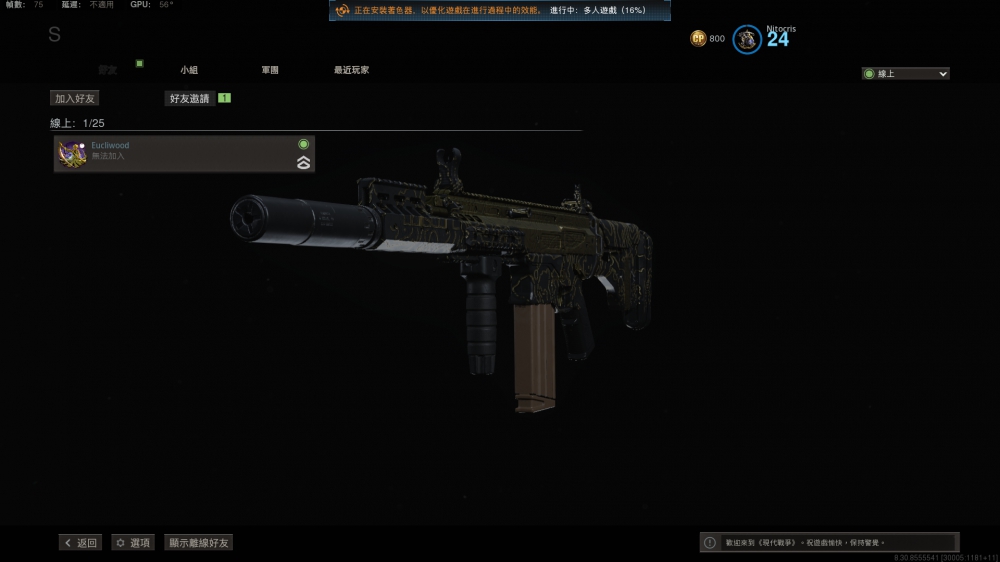1000x562 pixels.
Task: Toggle 顯示離線好友 show offline friends
Action: point(199,542)
